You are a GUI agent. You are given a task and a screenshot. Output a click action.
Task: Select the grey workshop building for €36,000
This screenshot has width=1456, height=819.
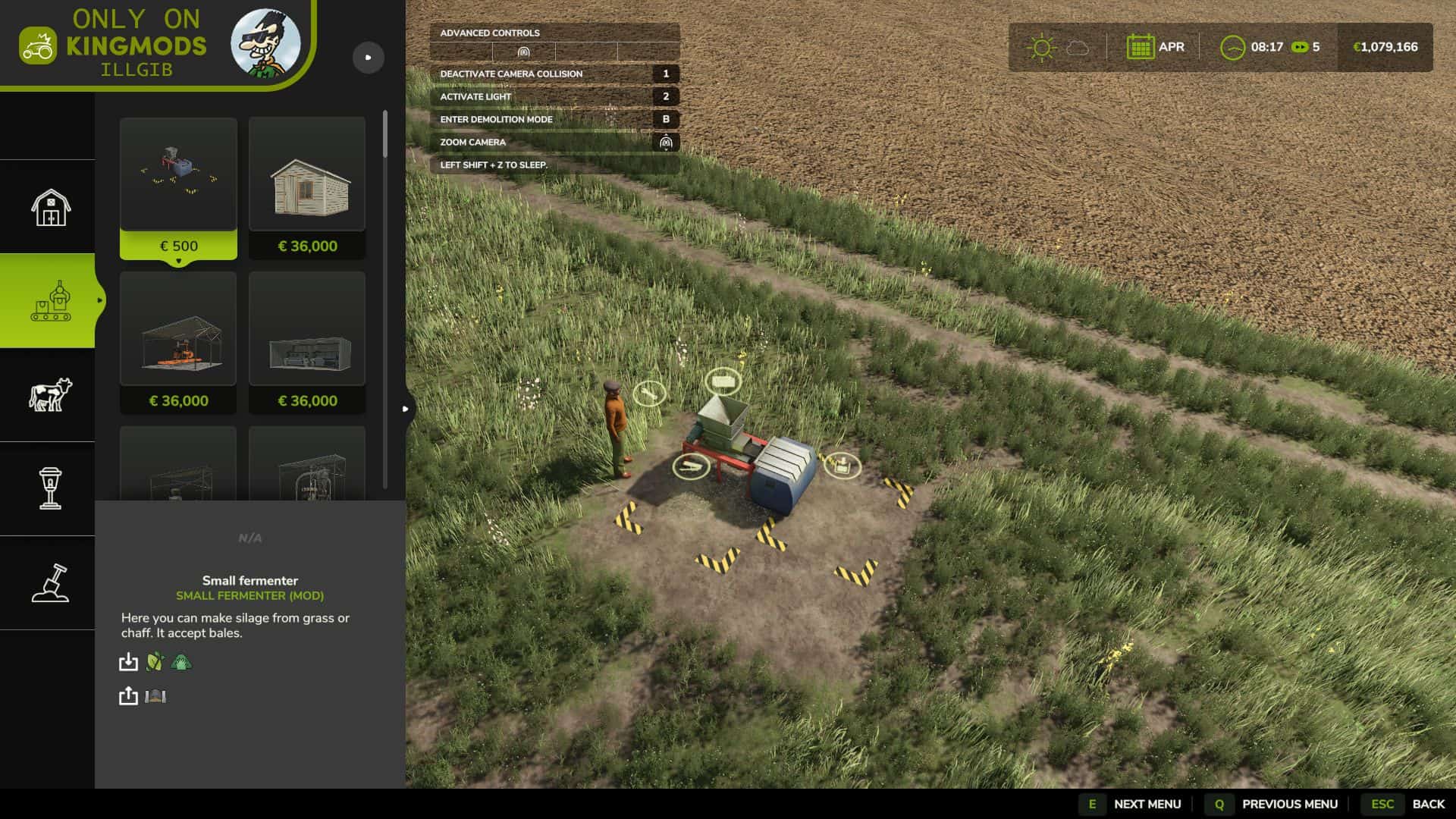click(307, 343)
